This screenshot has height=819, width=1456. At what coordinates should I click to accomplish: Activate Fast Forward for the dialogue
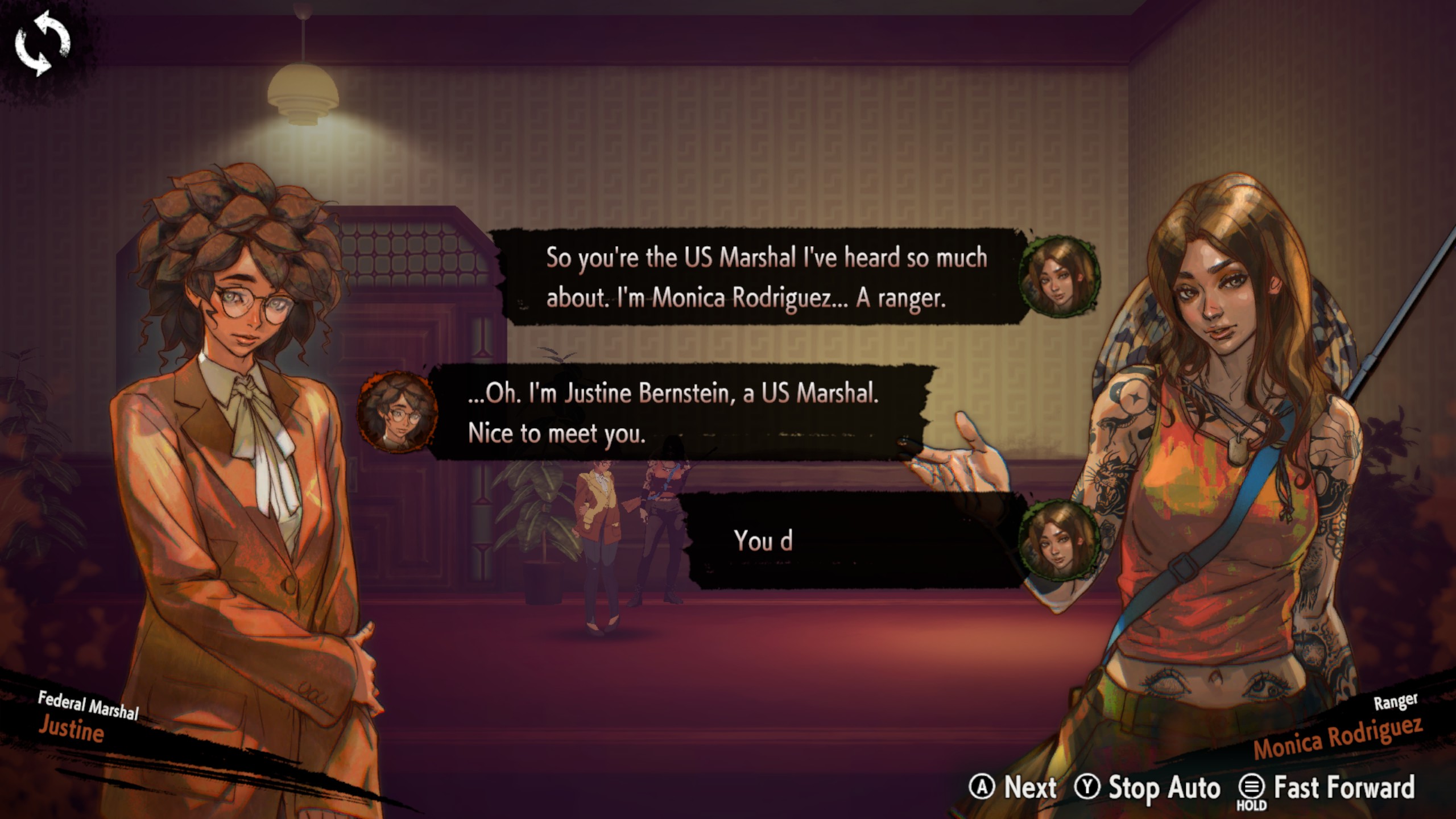(x=1326, y=788)
